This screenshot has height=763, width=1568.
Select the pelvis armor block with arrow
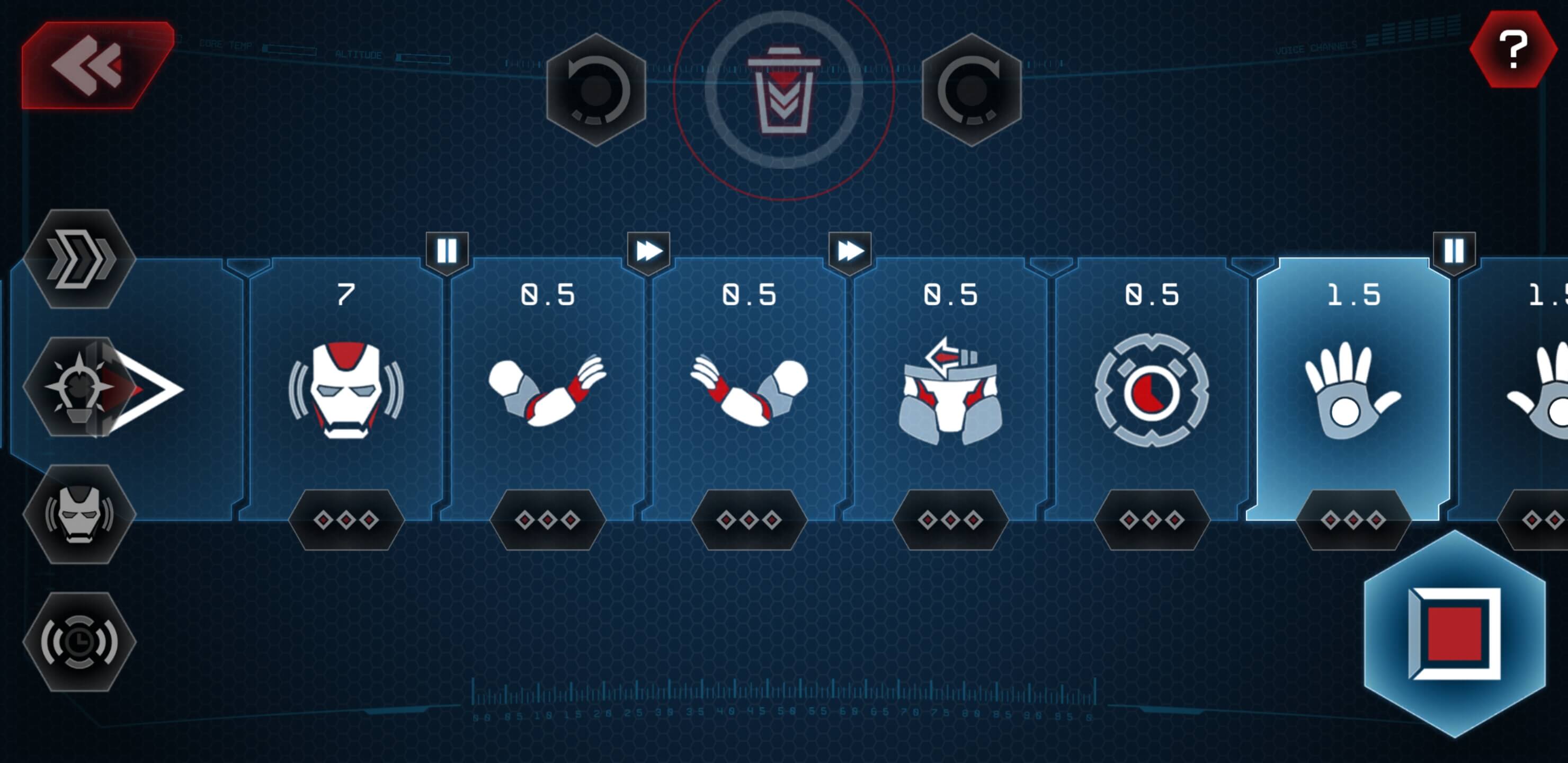(950, 390)
